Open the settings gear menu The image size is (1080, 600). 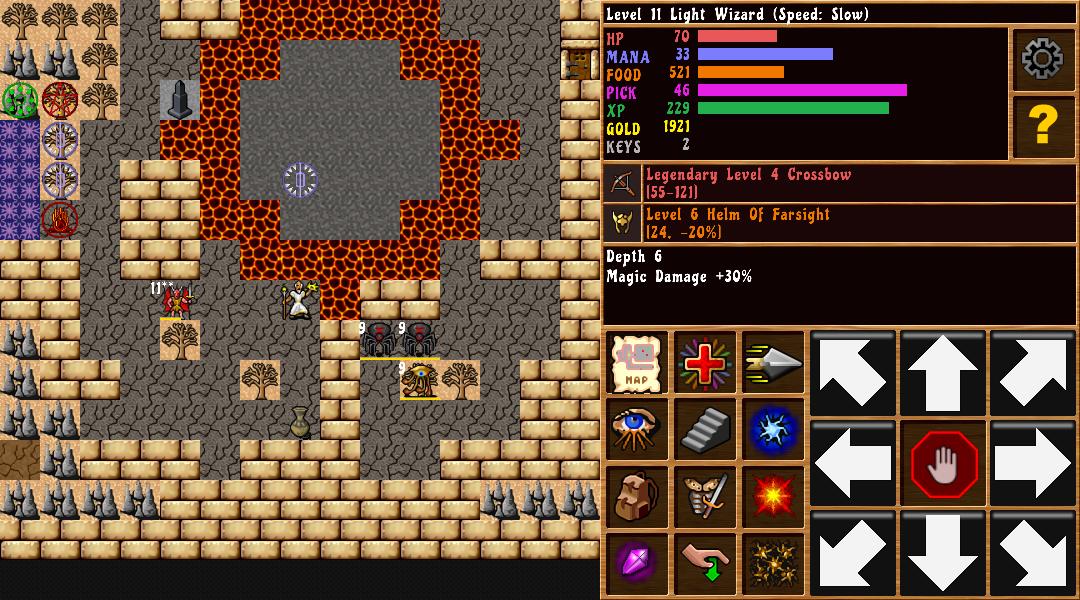pos(1043,60)
